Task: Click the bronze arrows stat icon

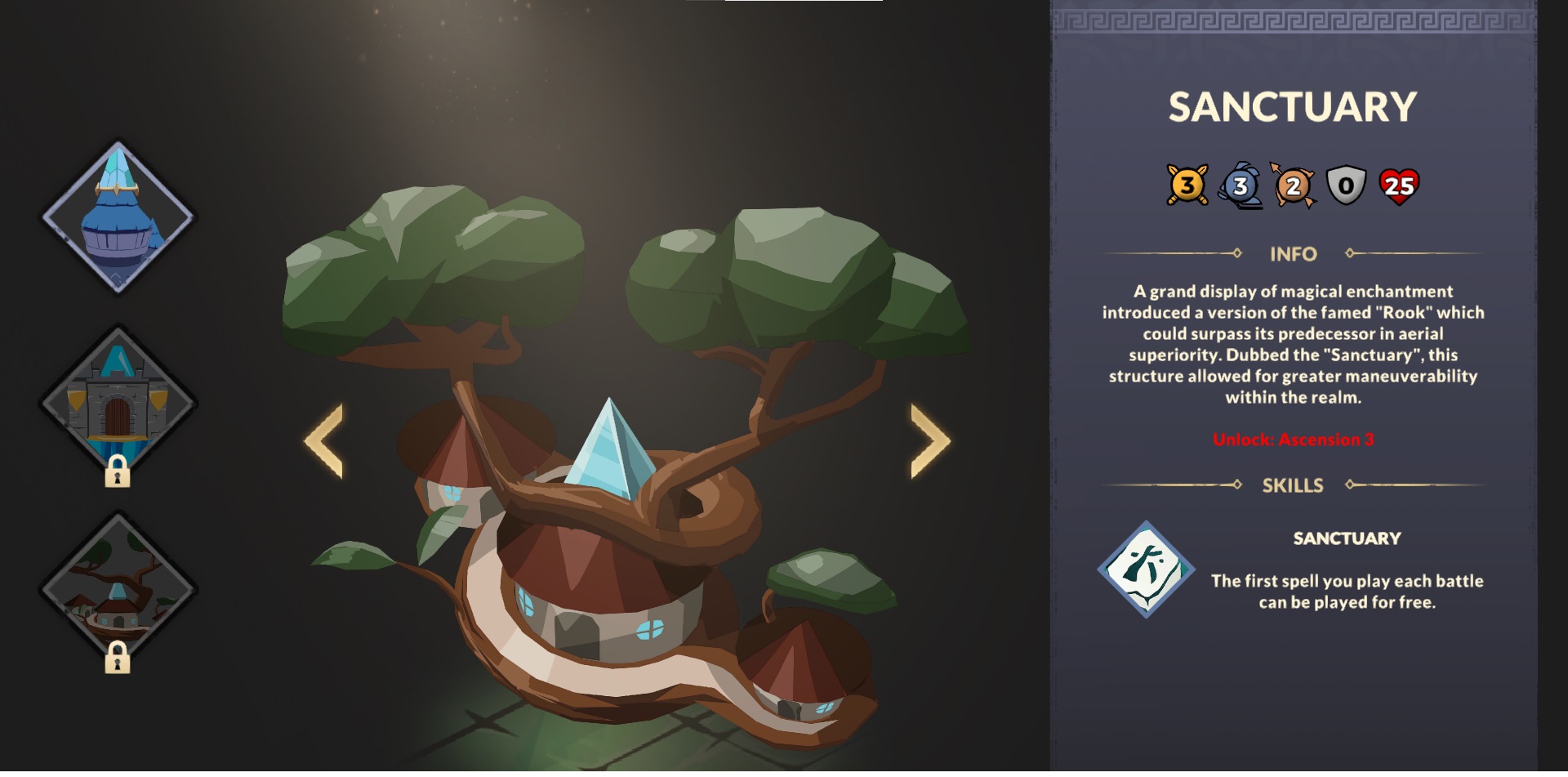Action: point(1293,186)
